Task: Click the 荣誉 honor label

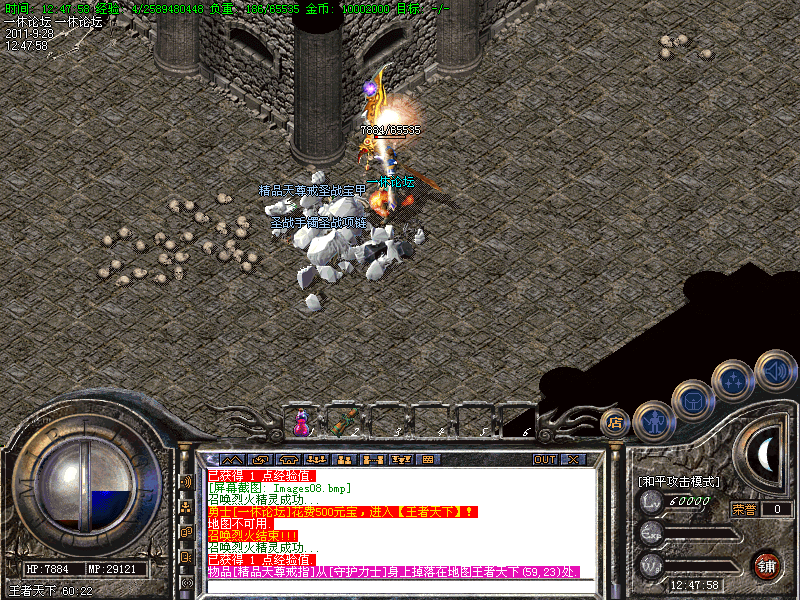Action: pos(744,509)
